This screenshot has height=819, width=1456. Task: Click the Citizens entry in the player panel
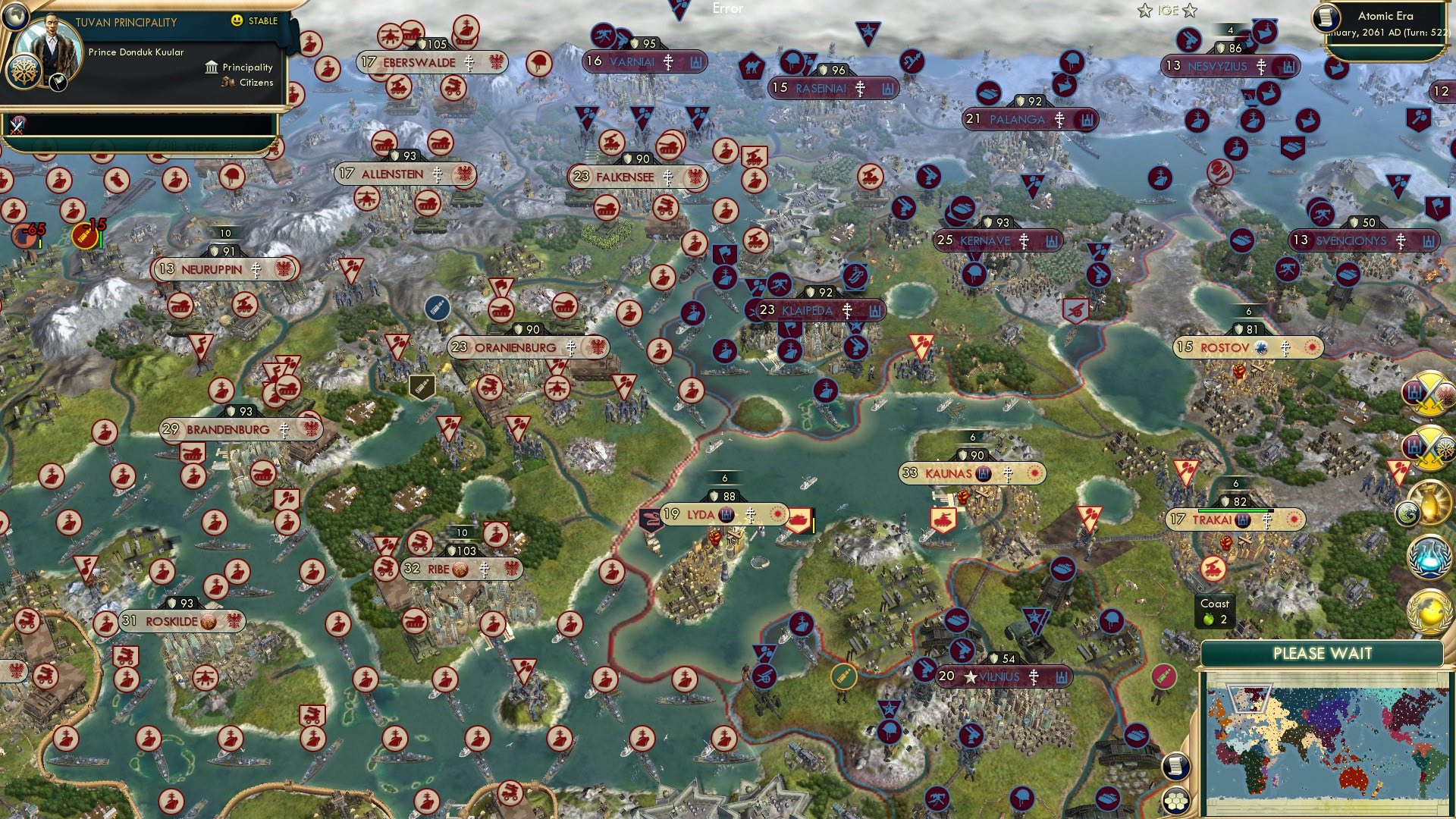(x=248, y=83)
